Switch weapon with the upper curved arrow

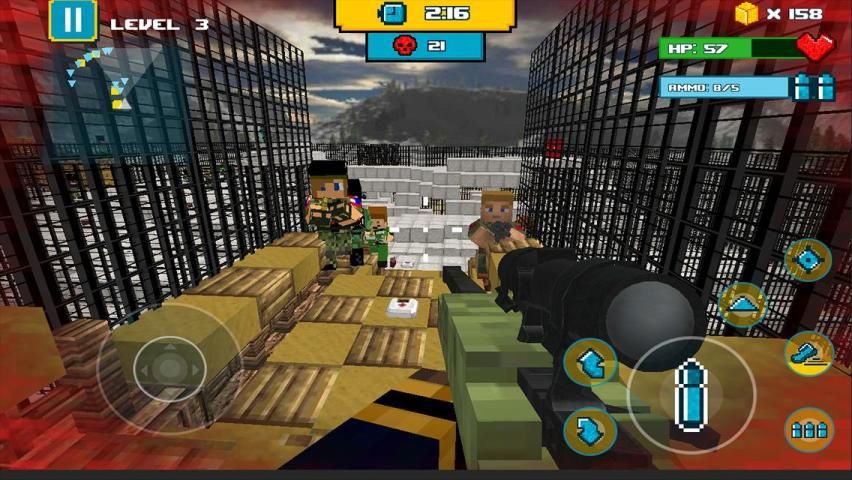pos(590,362)
